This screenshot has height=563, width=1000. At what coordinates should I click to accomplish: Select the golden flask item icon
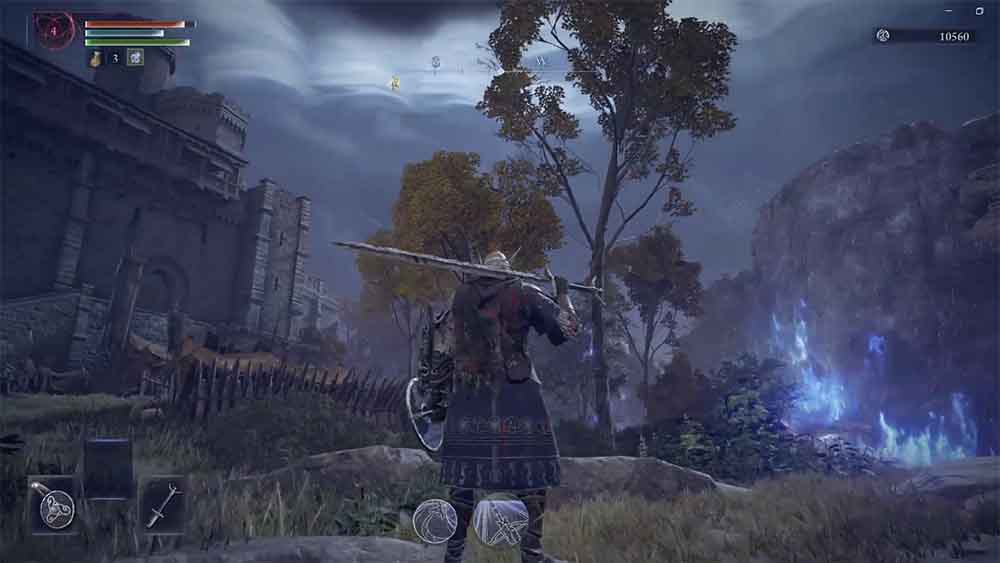(x=96, y=58)
